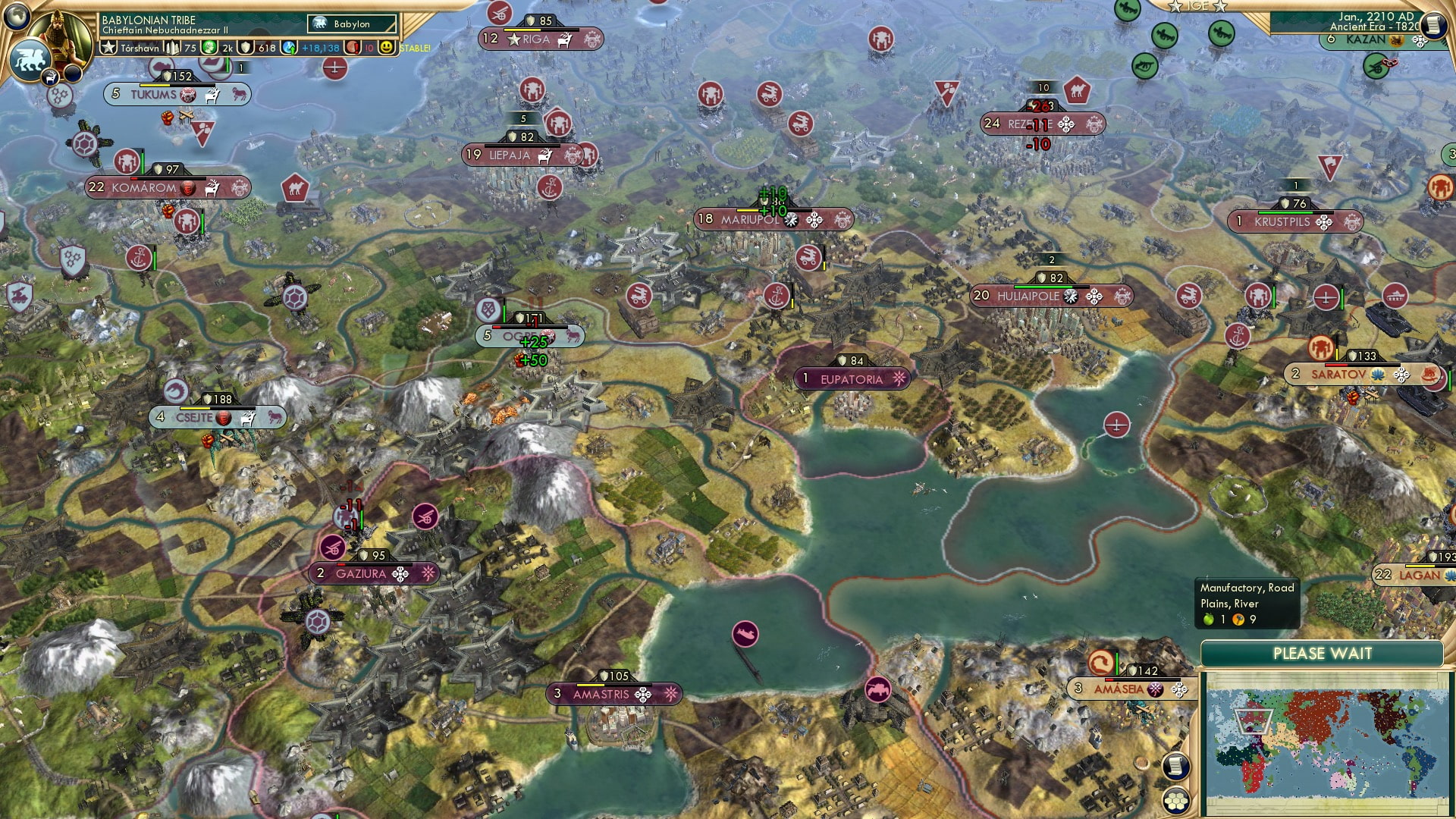
Task: Click Liepaja's yellow production progress bar
Action: tap(522, 146)
